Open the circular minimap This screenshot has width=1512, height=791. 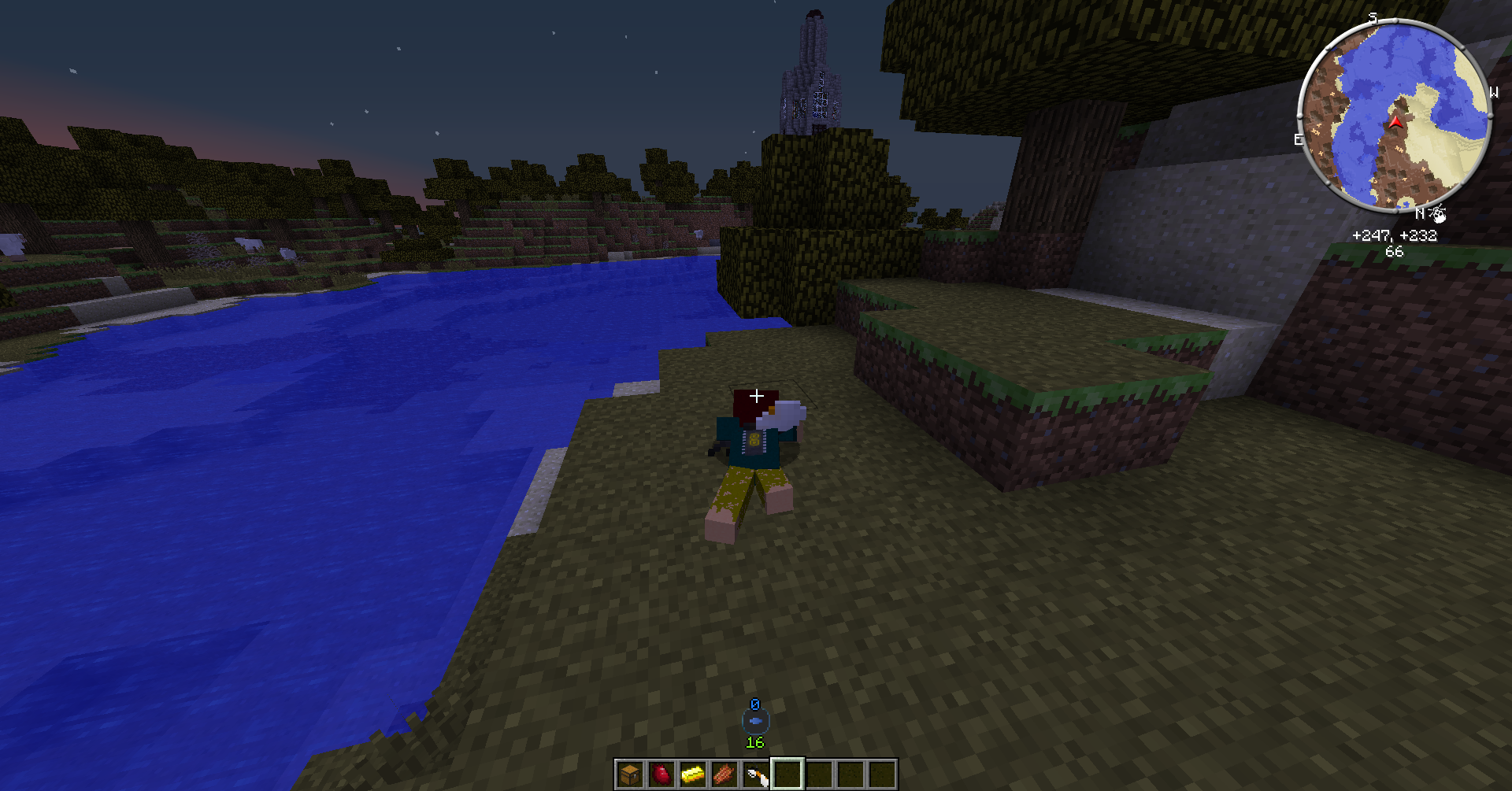(x=1394, y=116)
